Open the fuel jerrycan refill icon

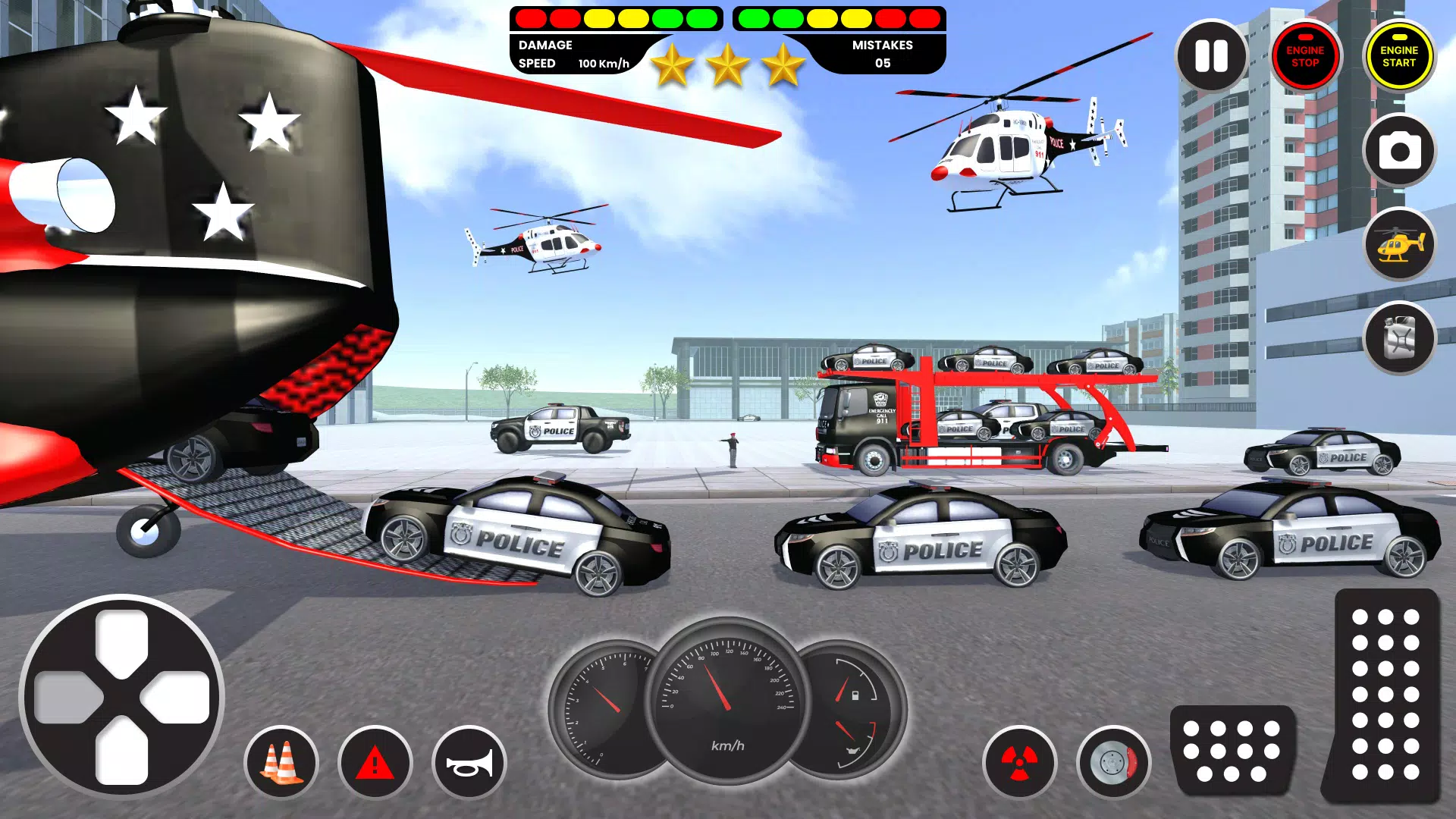[x=1400, y=339]
